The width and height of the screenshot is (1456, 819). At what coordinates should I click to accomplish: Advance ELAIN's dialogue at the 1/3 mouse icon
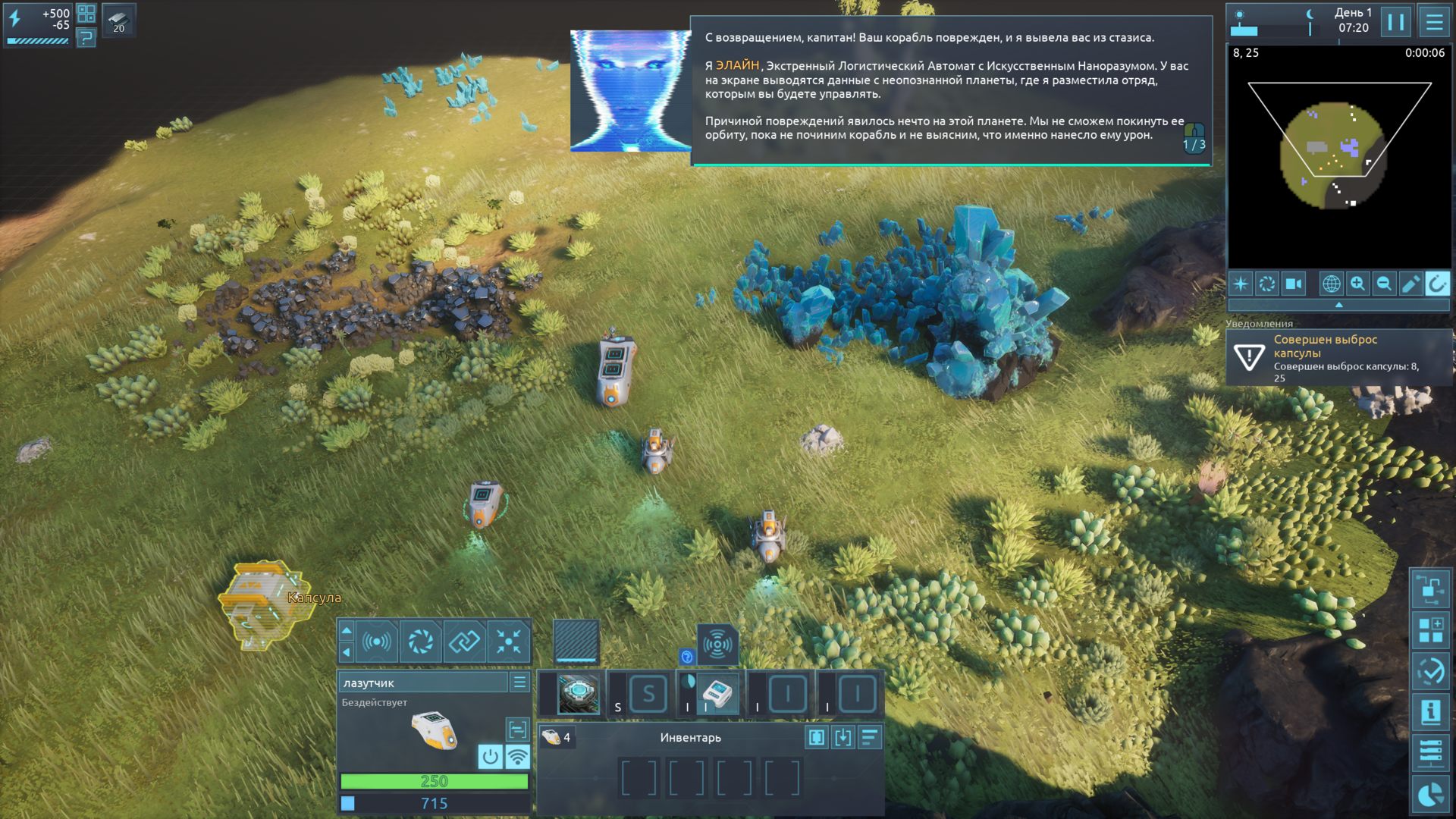1194,138
